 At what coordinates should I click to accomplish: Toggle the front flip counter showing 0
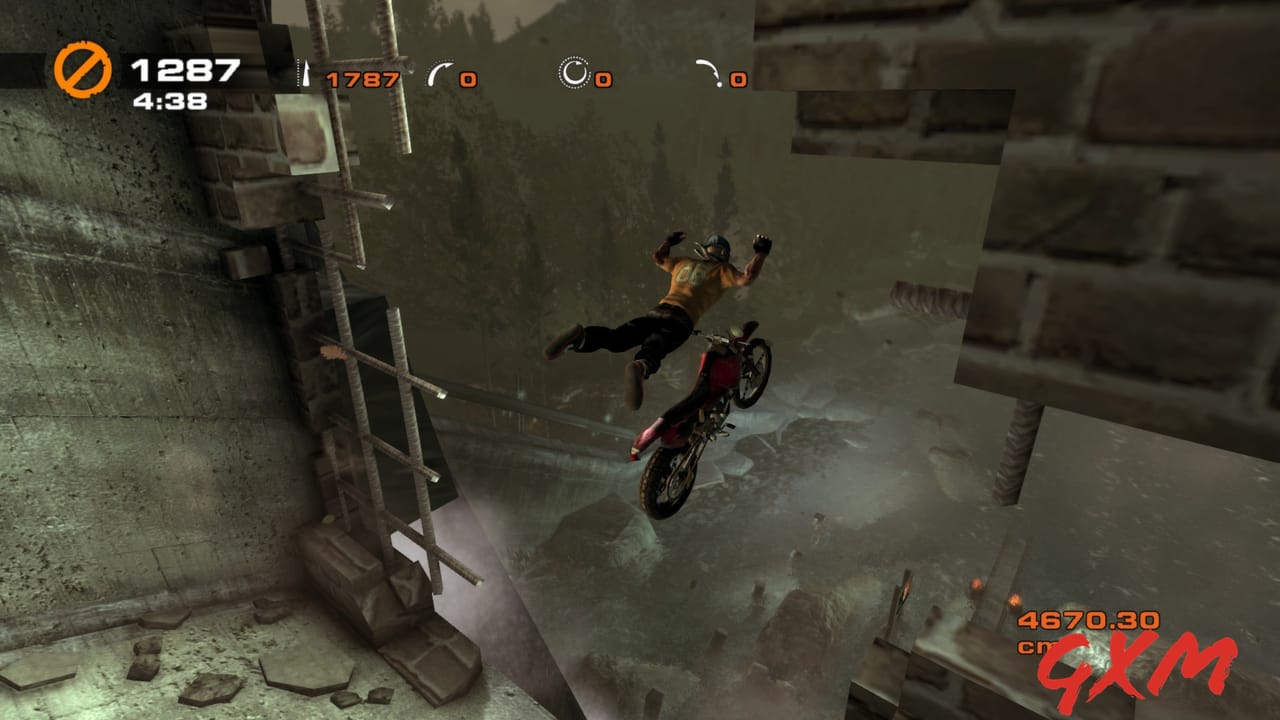(468, 79)
